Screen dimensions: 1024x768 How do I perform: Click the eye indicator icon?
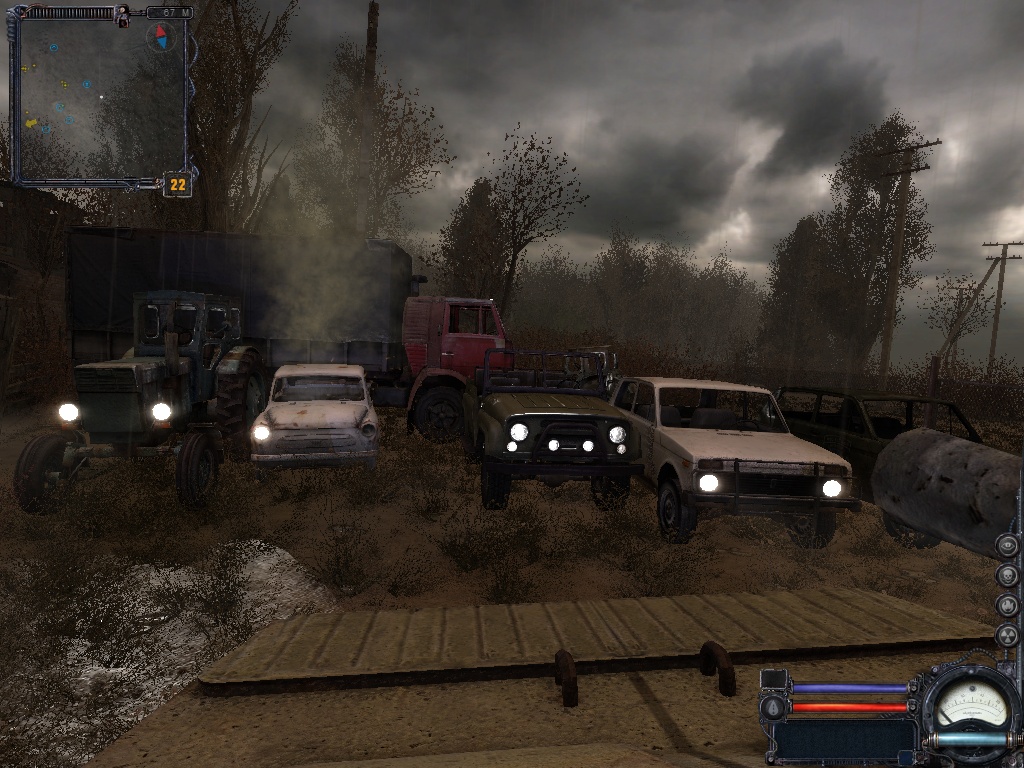[x=1007, y=545]
